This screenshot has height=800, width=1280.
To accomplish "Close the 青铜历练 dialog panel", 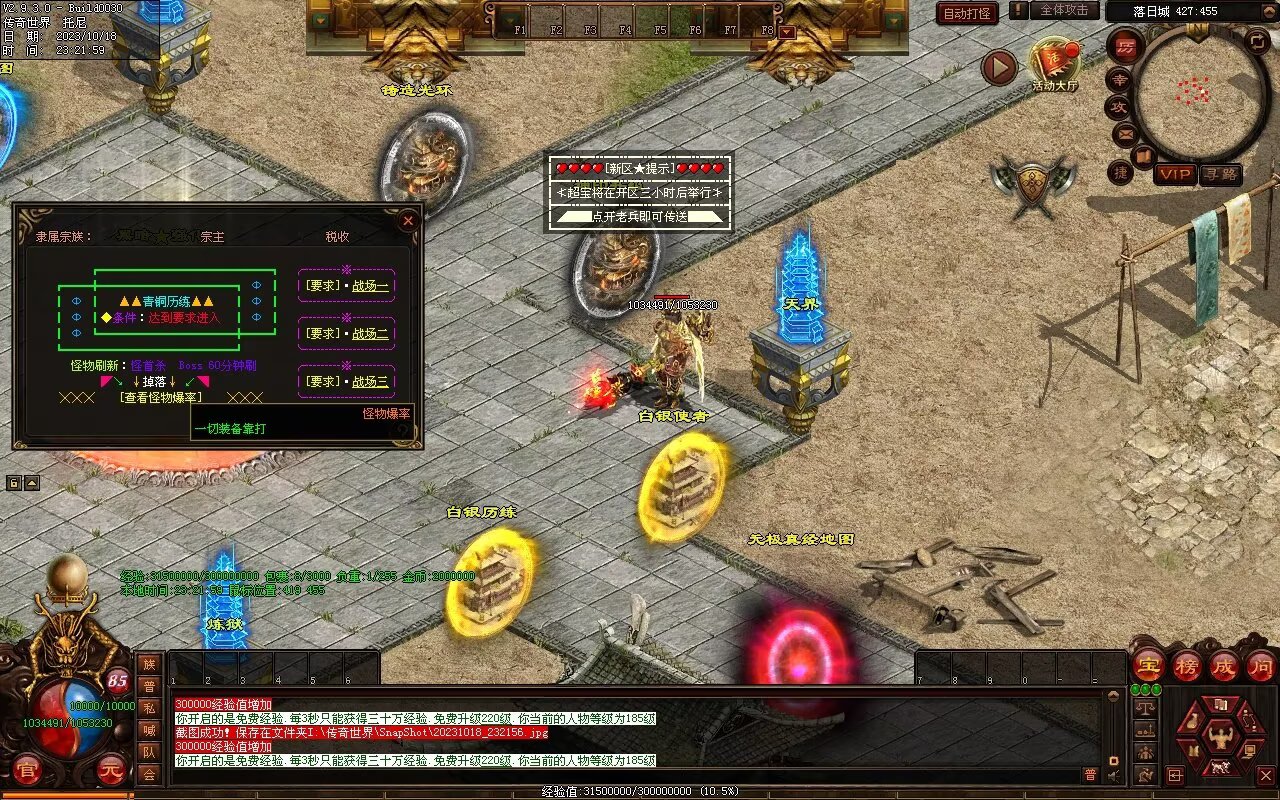I will coord(408,220).
